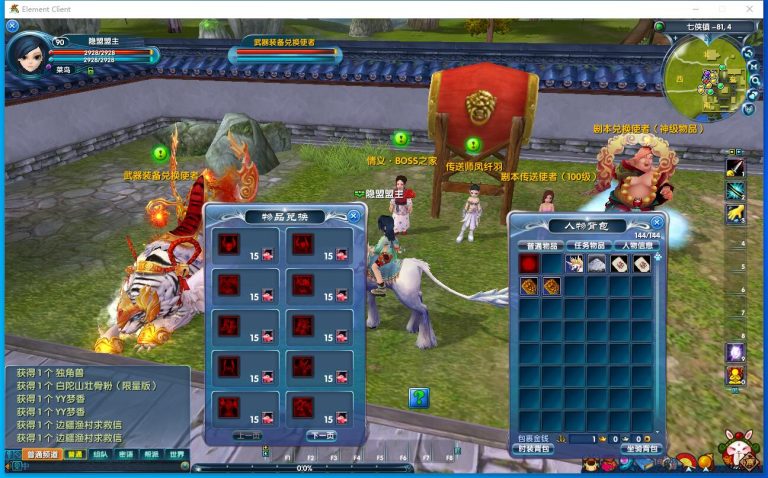Screen dimensions: 768x478
Task: Select the white horned beast inventory item
Action: 574,264
